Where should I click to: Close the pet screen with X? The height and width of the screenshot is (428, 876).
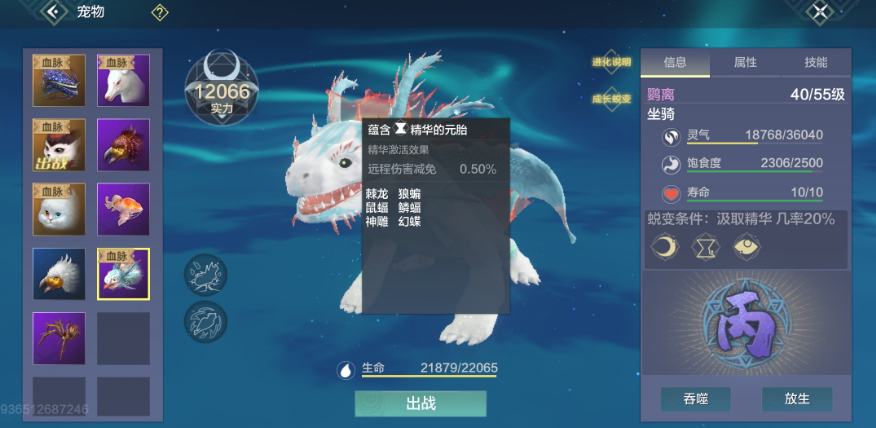click(820, 12)
